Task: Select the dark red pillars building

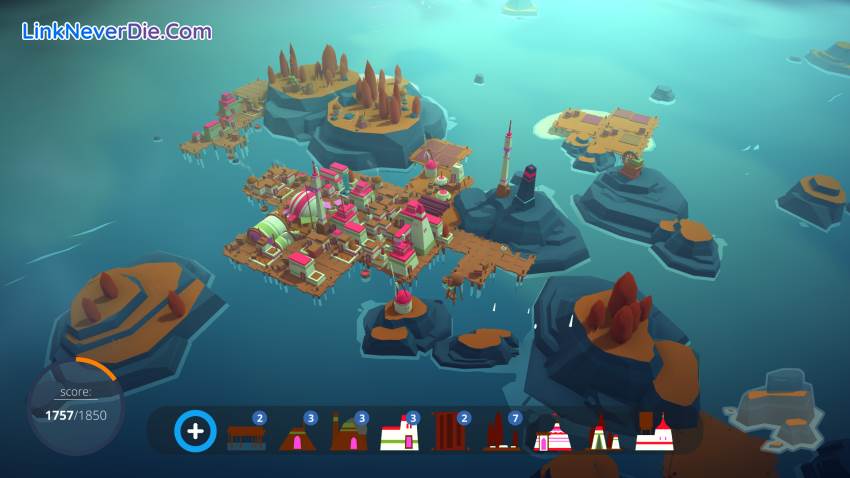Action: 450,433
